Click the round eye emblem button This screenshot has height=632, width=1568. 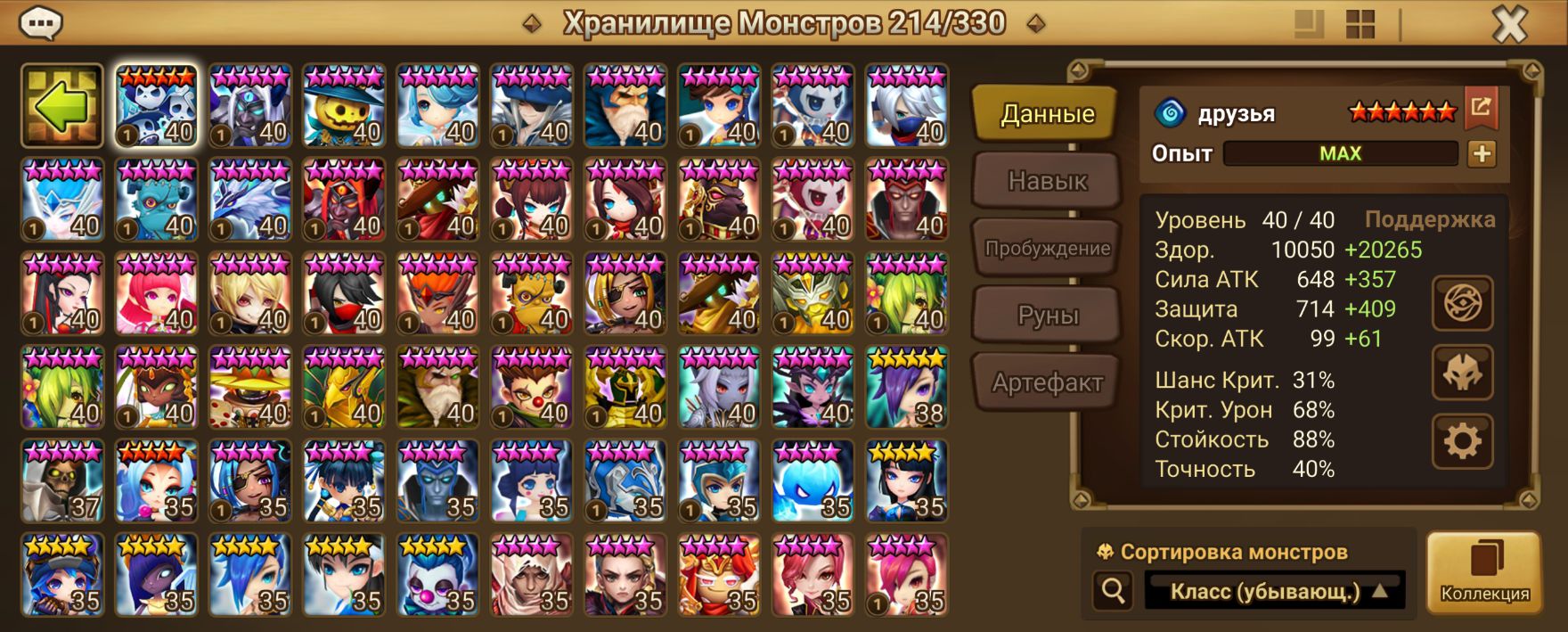pos(1462,303)
